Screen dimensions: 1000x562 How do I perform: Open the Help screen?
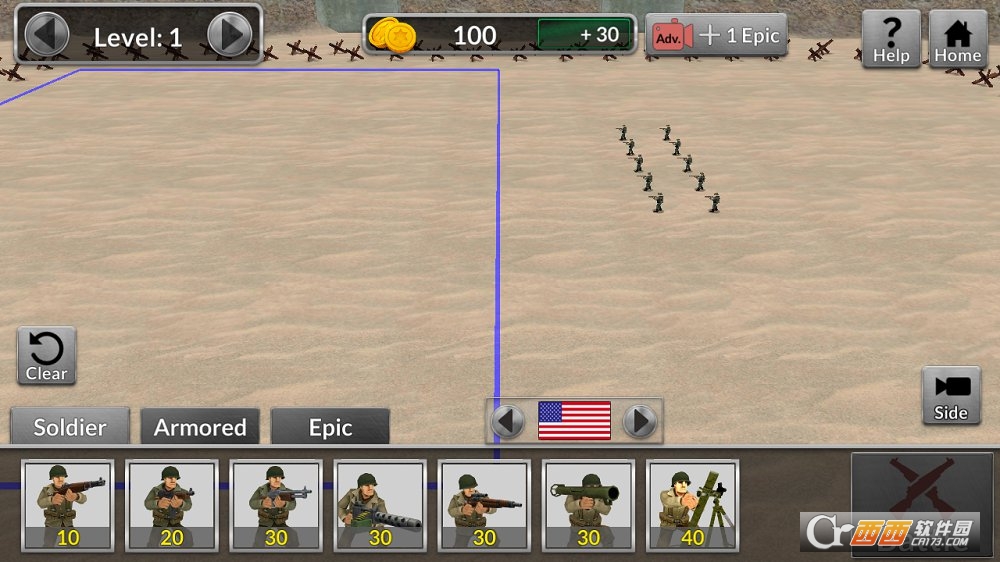coord(890,40)
